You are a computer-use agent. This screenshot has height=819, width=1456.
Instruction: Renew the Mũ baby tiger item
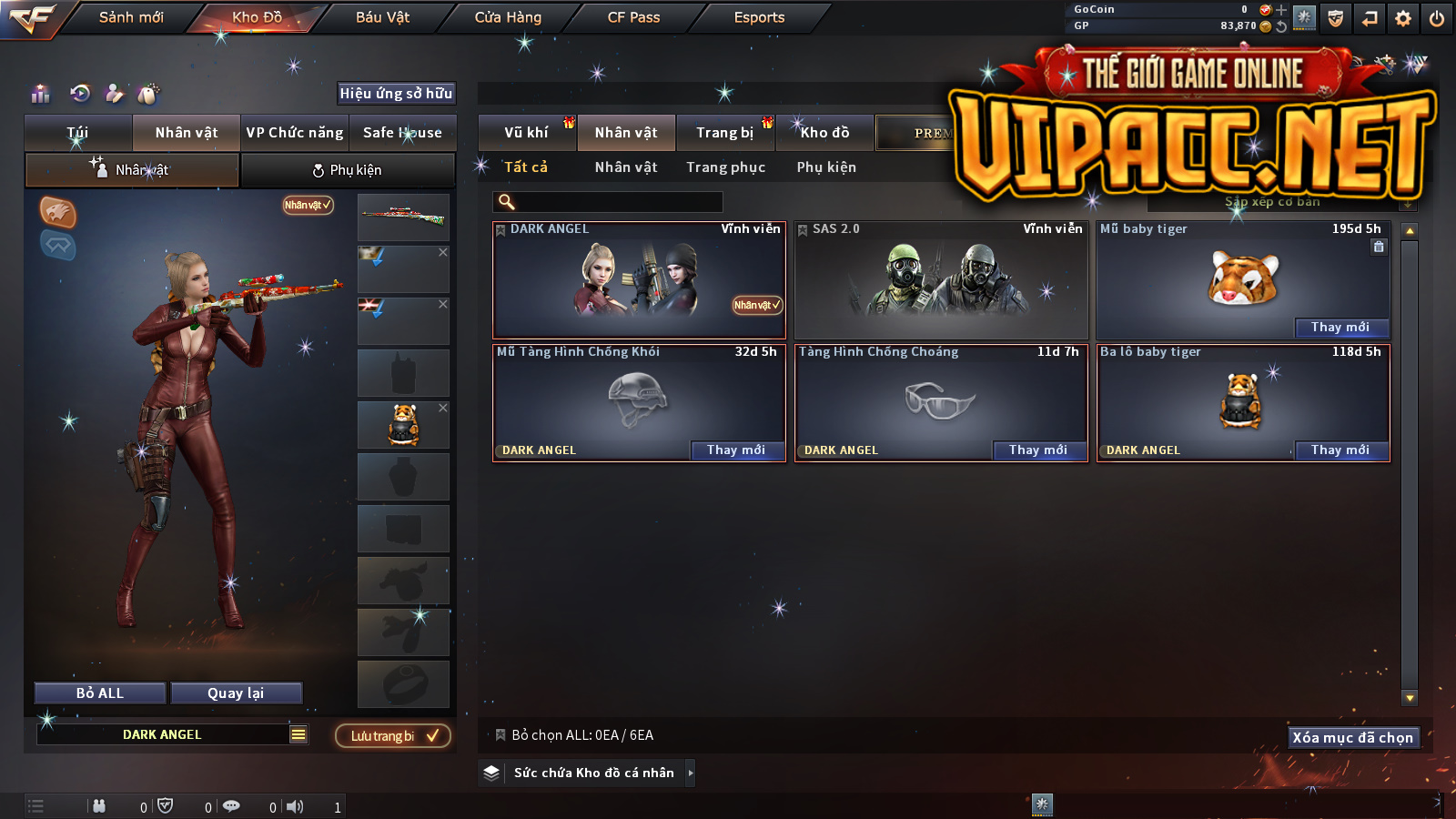(x=1340, y=328)
